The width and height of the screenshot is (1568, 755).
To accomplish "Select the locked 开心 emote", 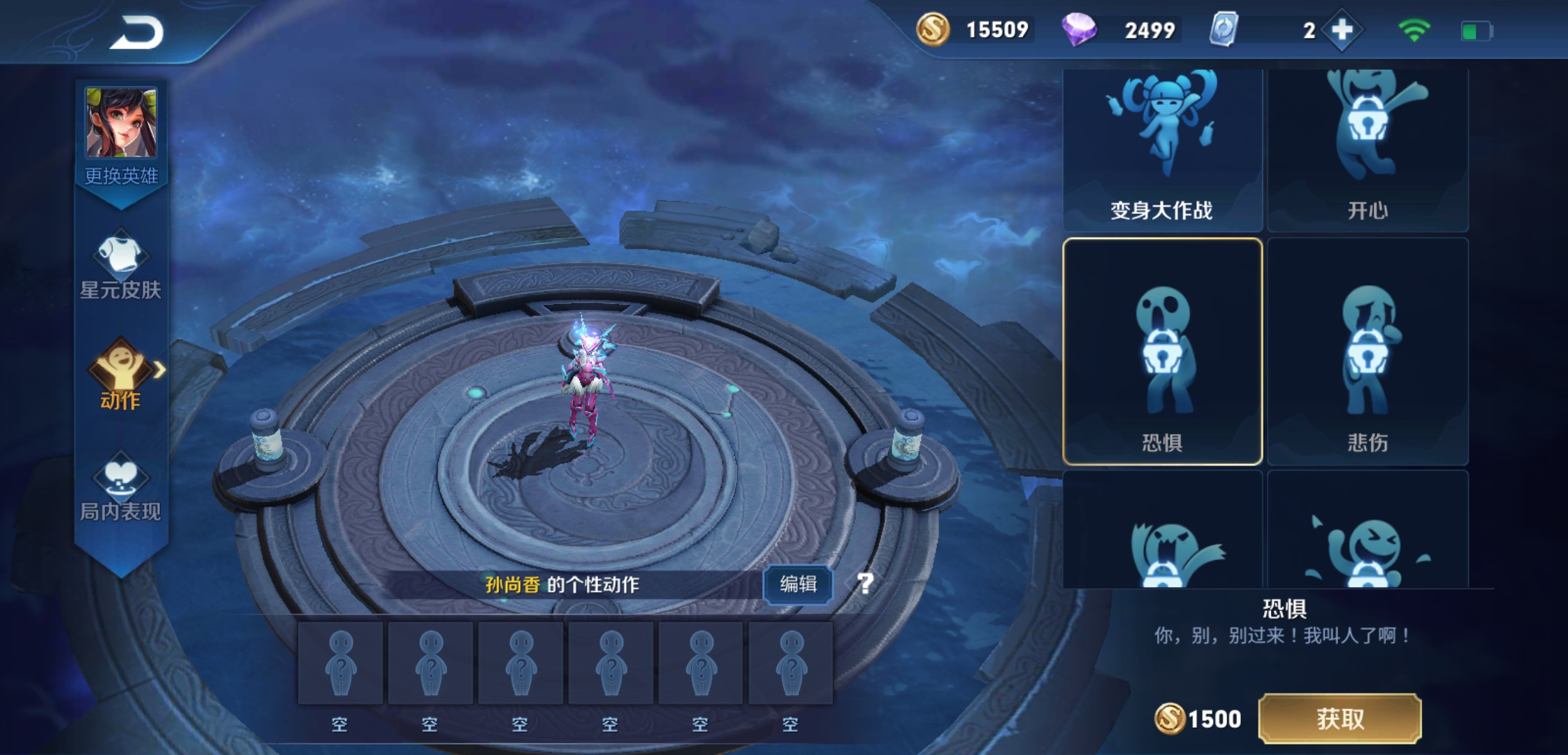I will [x=1367, y=150].
